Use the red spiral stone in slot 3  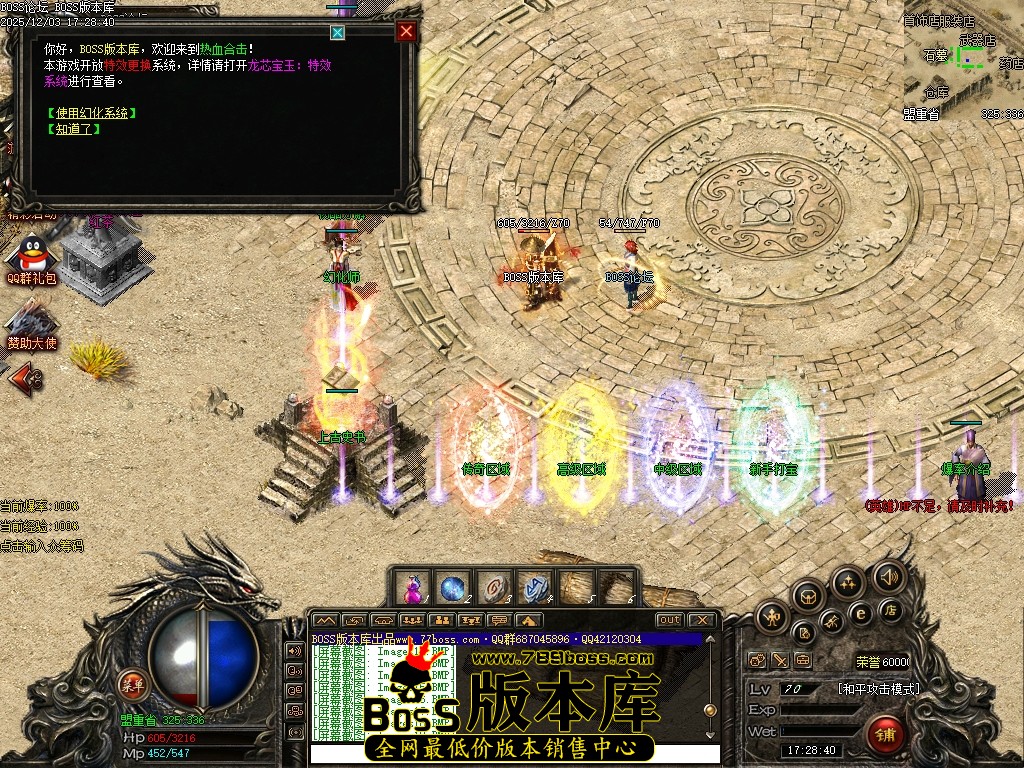click(491, 588)
